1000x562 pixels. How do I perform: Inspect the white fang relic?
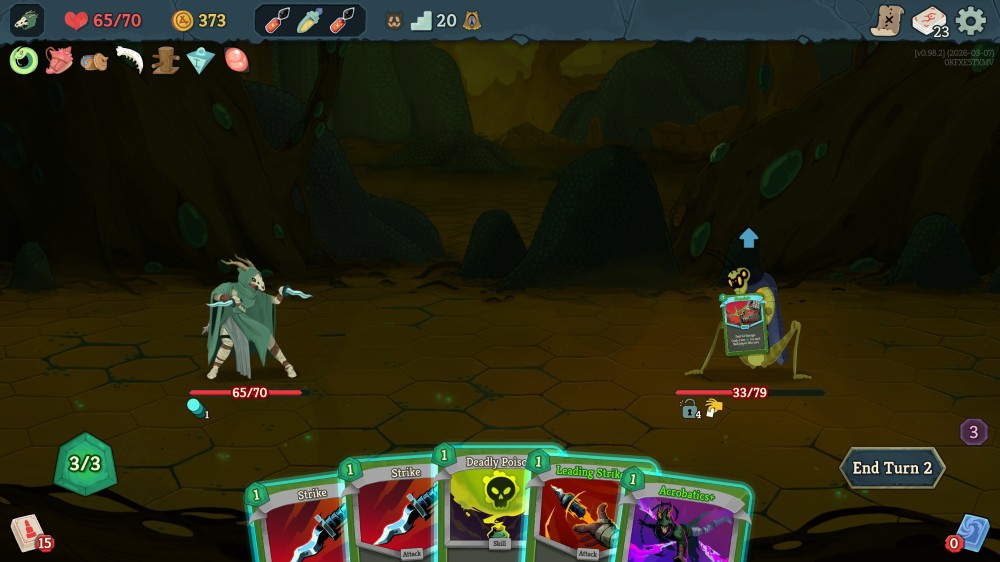130,61
